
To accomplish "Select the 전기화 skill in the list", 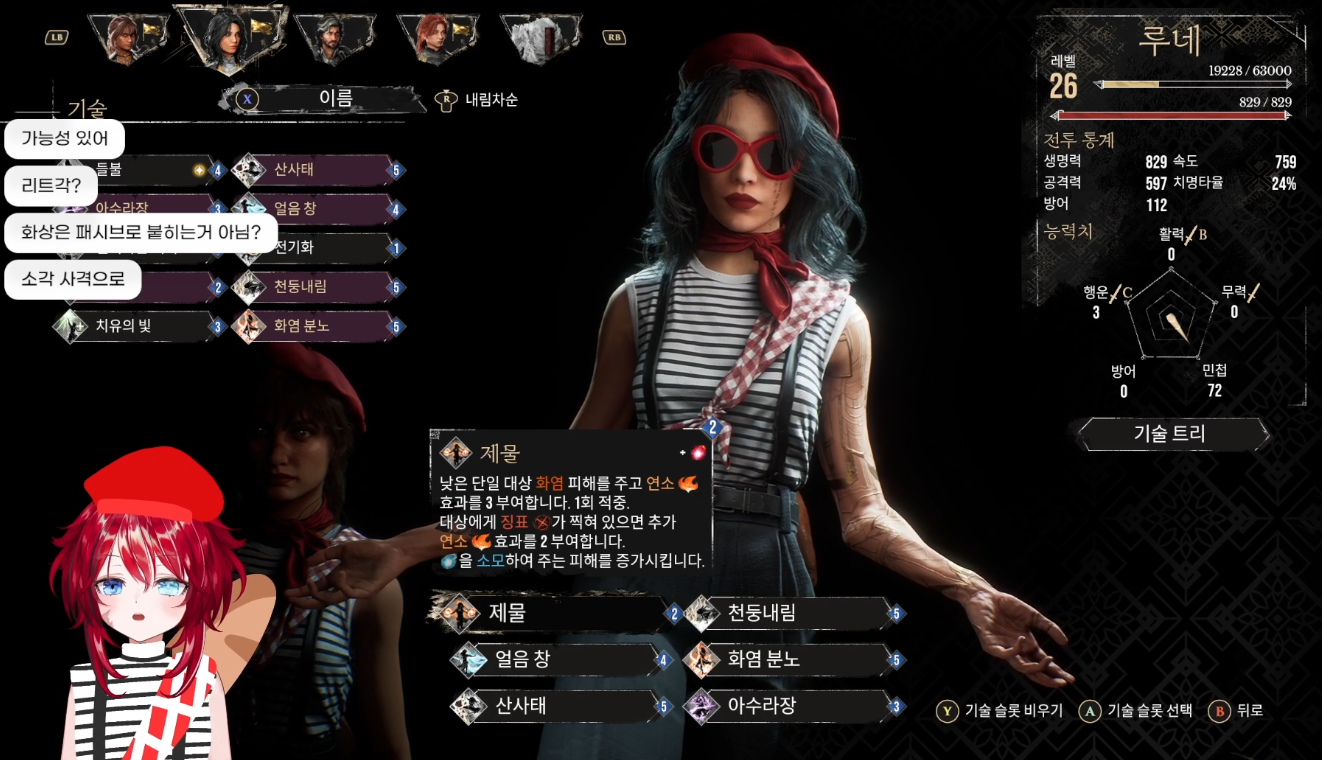I will pyautogui.click(x=315, y=247).
